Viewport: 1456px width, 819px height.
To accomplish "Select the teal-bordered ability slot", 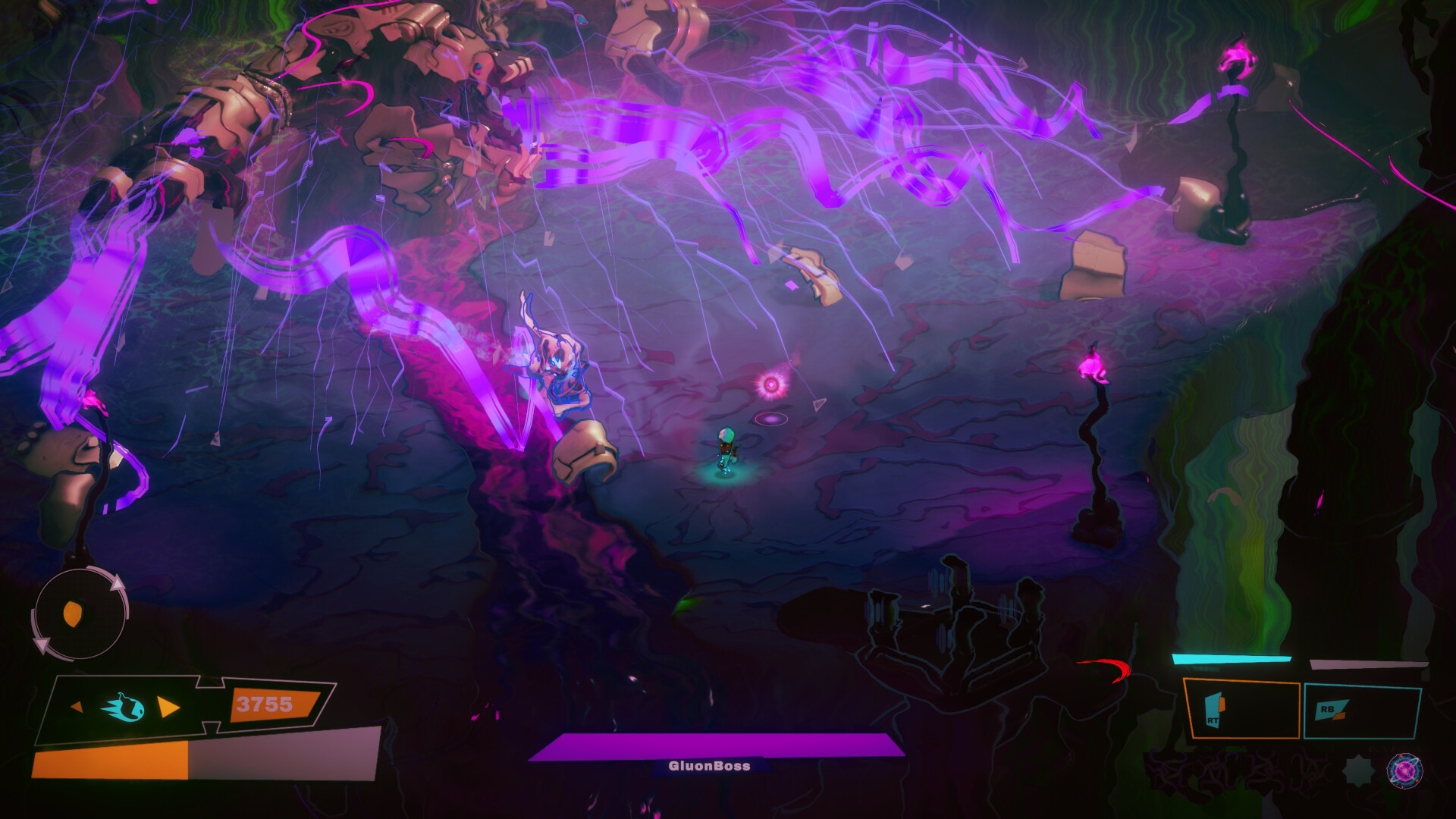I will 1361,711.
